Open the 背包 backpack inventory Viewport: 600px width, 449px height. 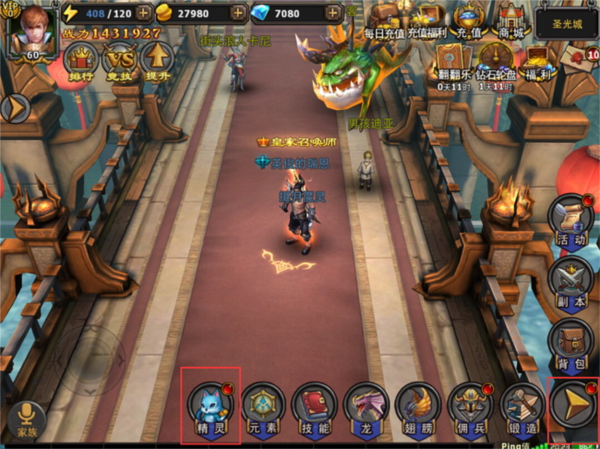coord(569,343)
